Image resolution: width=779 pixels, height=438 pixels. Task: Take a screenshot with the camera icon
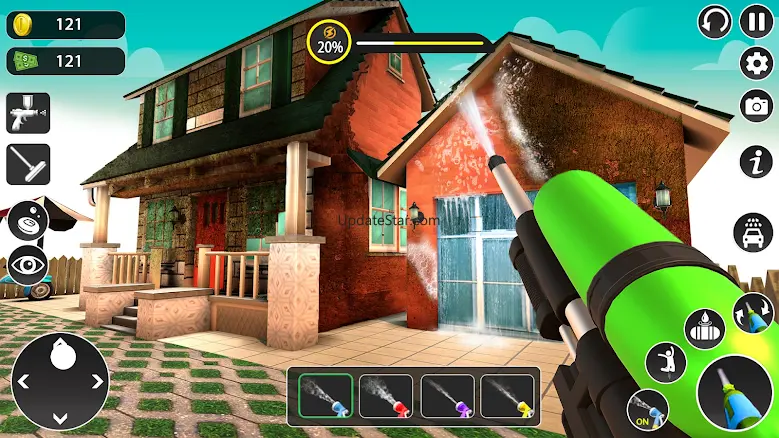point(756,105)
